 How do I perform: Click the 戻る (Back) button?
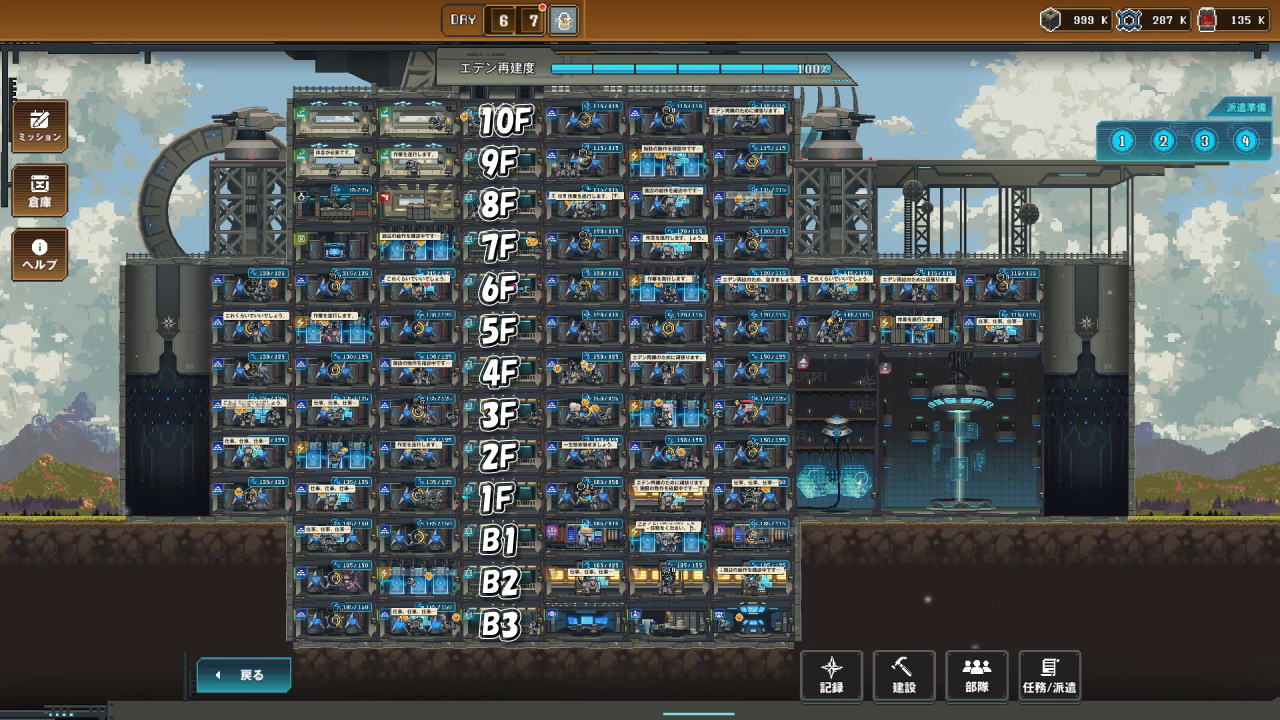pos(244,675)
